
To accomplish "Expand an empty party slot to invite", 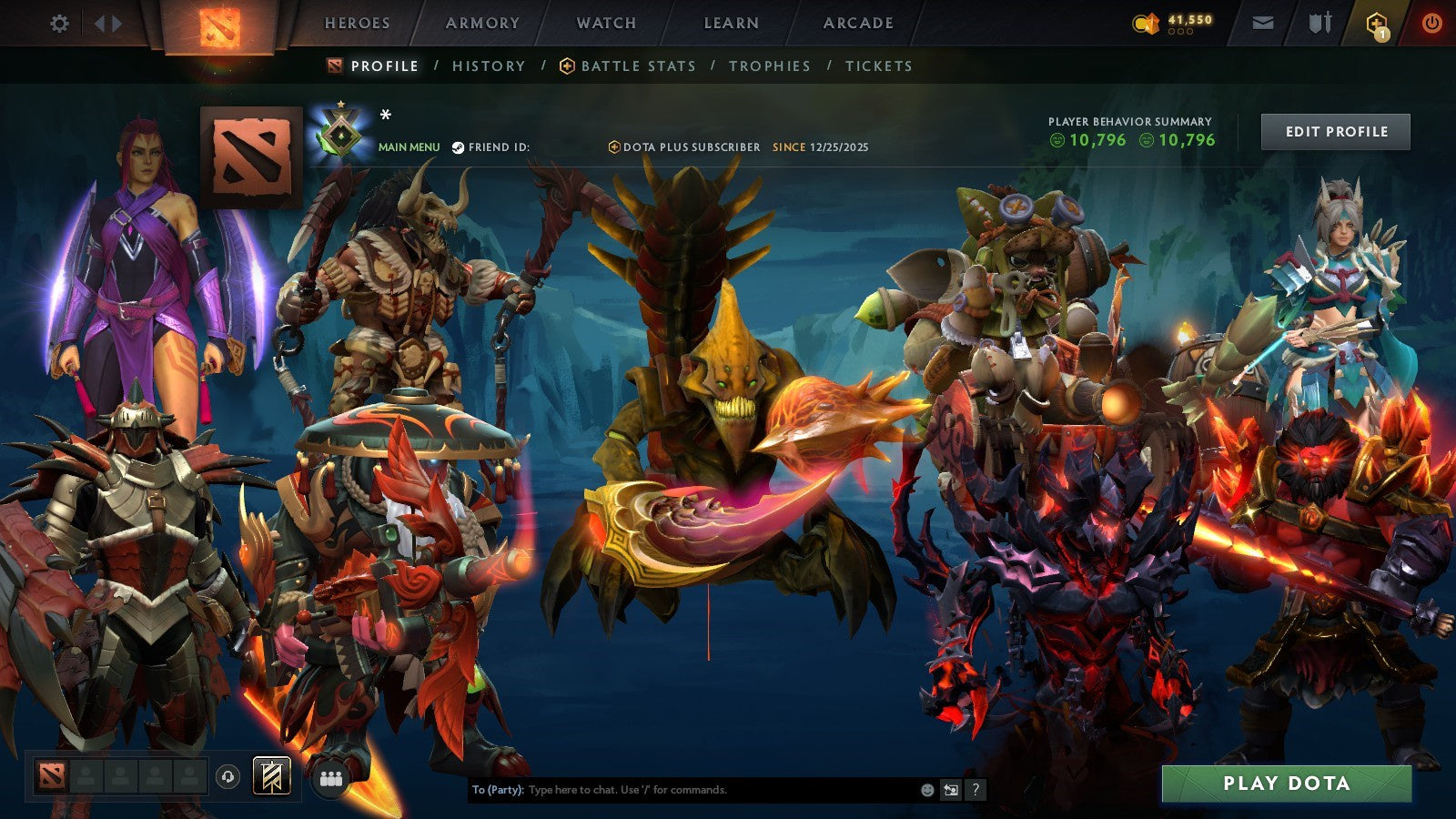I will tap(86, 777).
